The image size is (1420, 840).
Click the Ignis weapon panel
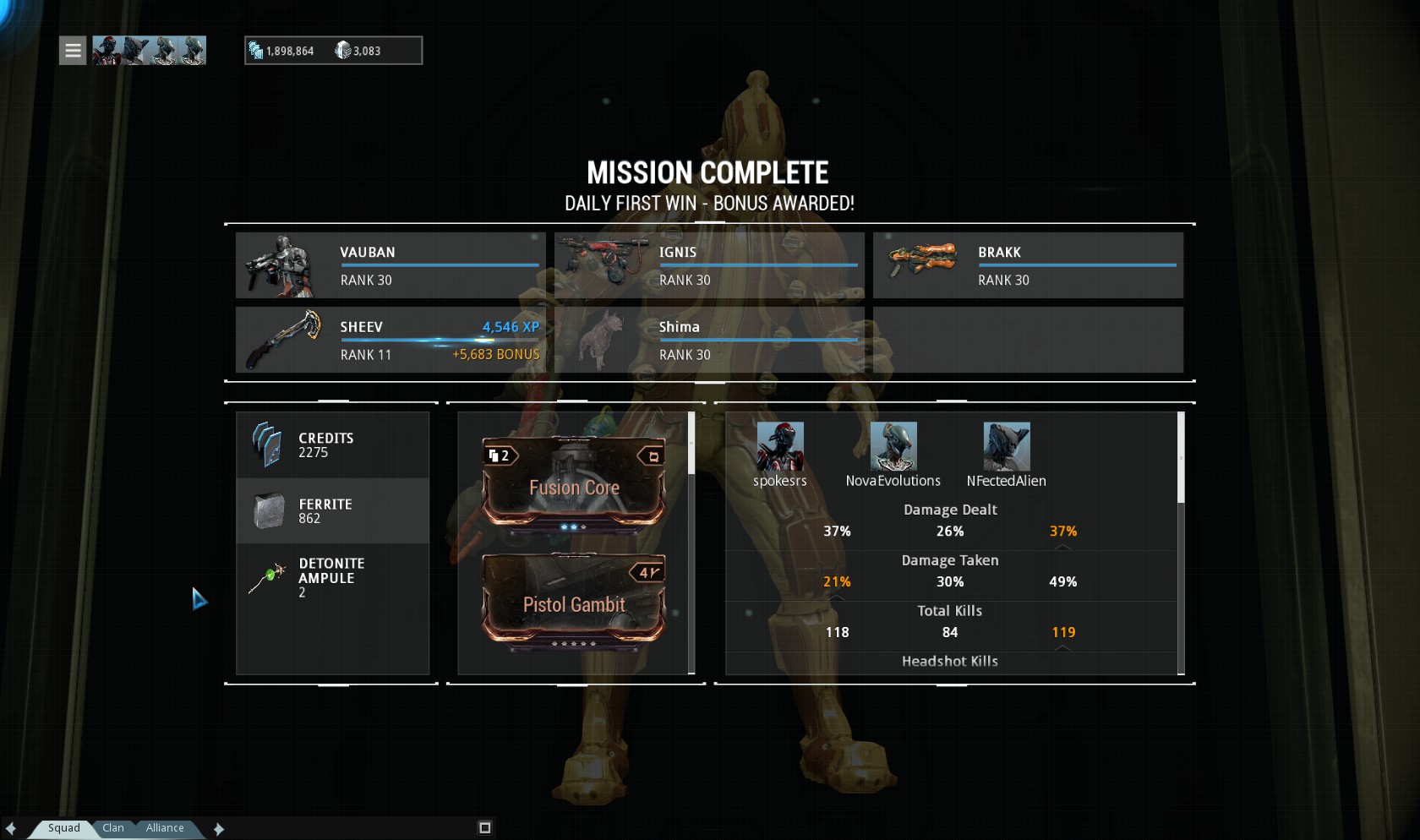coord(709,265)
